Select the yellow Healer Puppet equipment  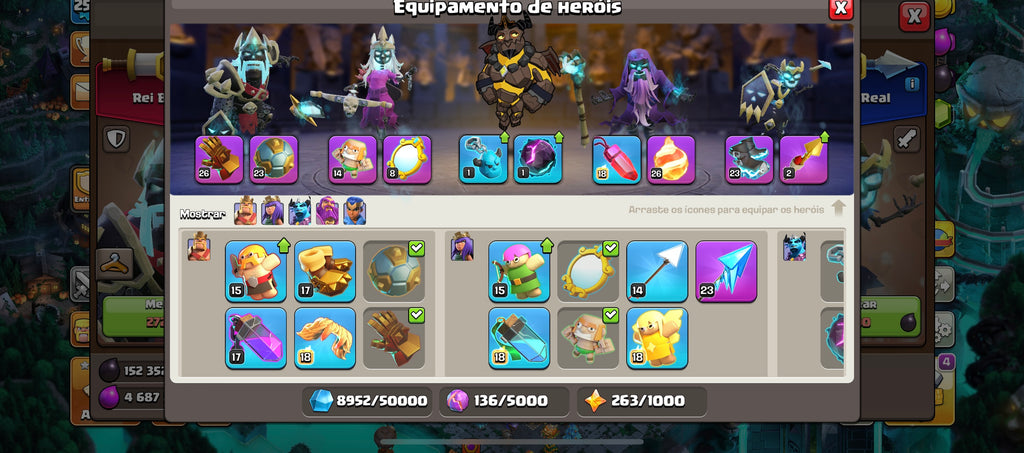tap(657, 338)
